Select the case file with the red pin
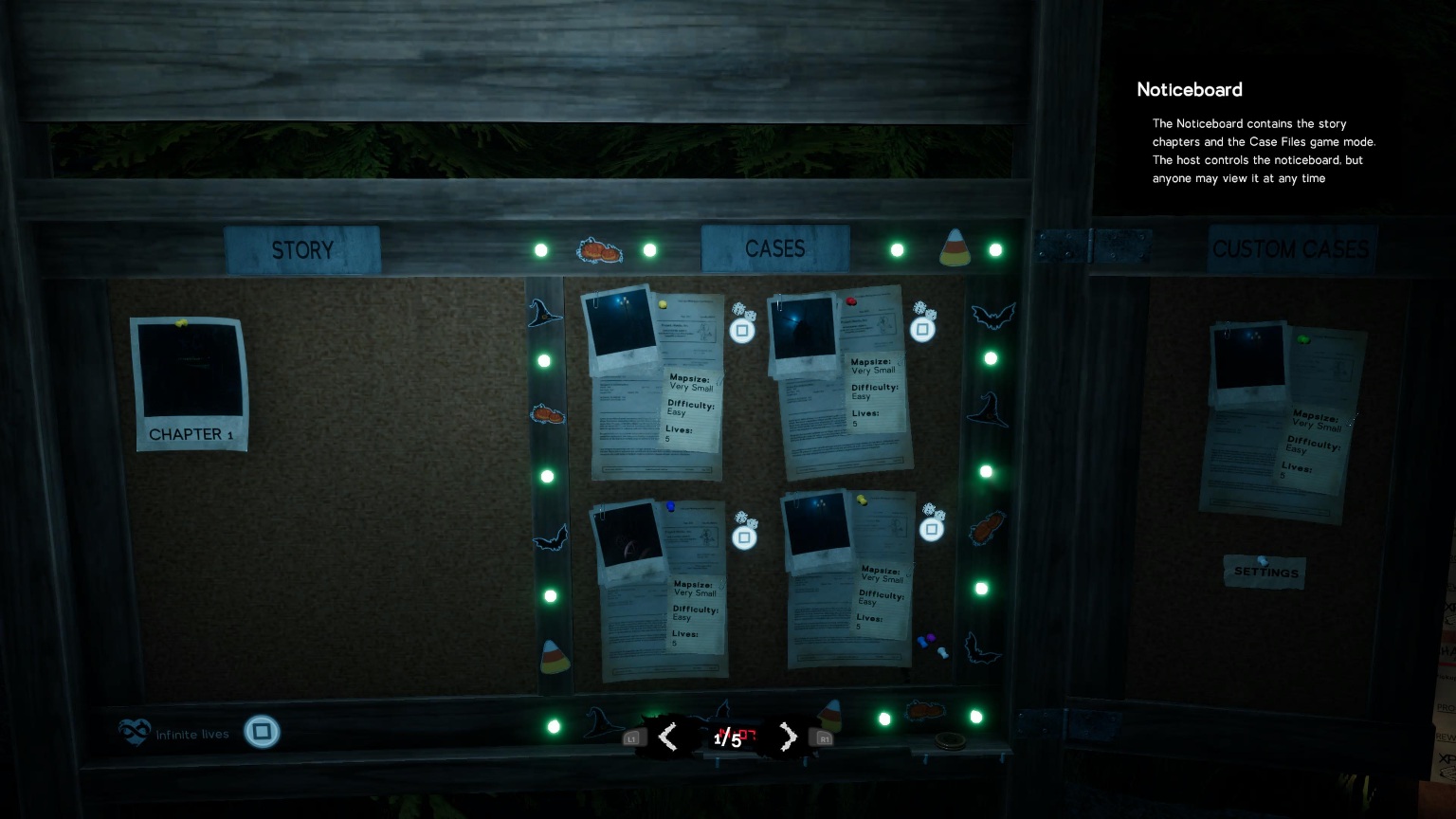The image size is (1456, 819). 840,384
